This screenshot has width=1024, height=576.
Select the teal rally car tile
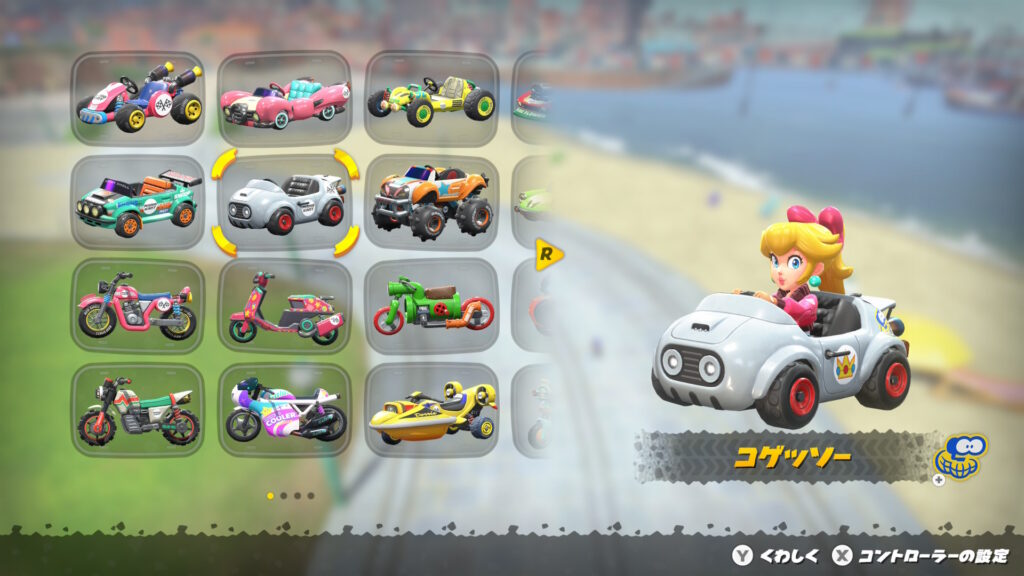pos(138,202)
